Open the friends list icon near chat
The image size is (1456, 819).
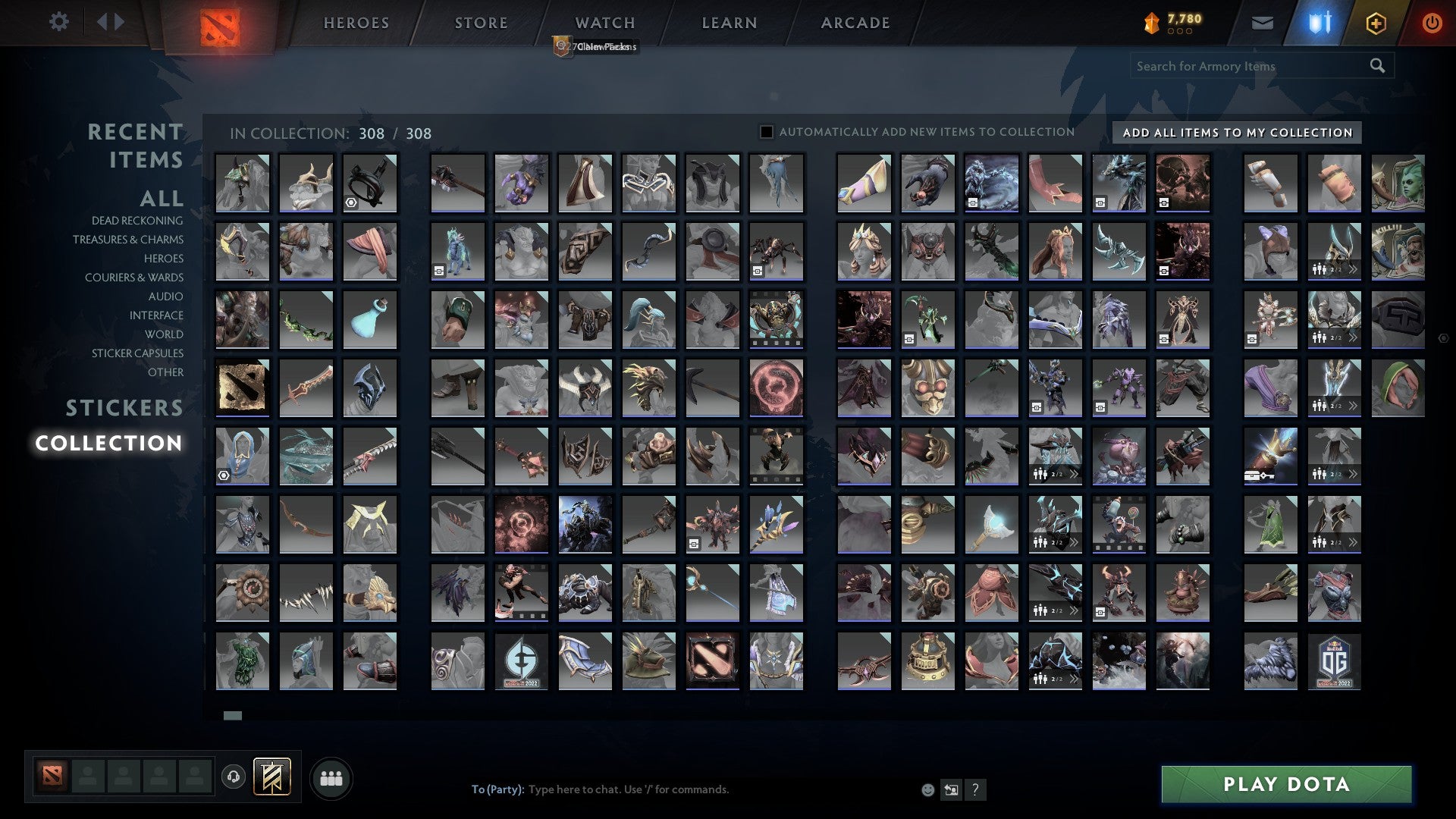[x=331, y=777]
